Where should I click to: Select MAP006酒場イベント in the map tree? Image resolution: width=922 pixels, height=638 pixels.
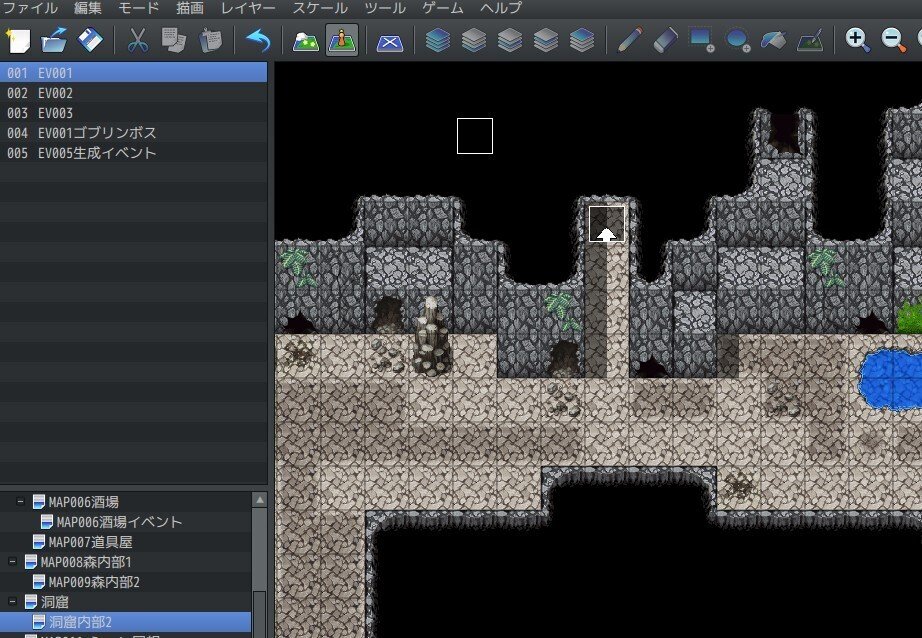(119, 522)
